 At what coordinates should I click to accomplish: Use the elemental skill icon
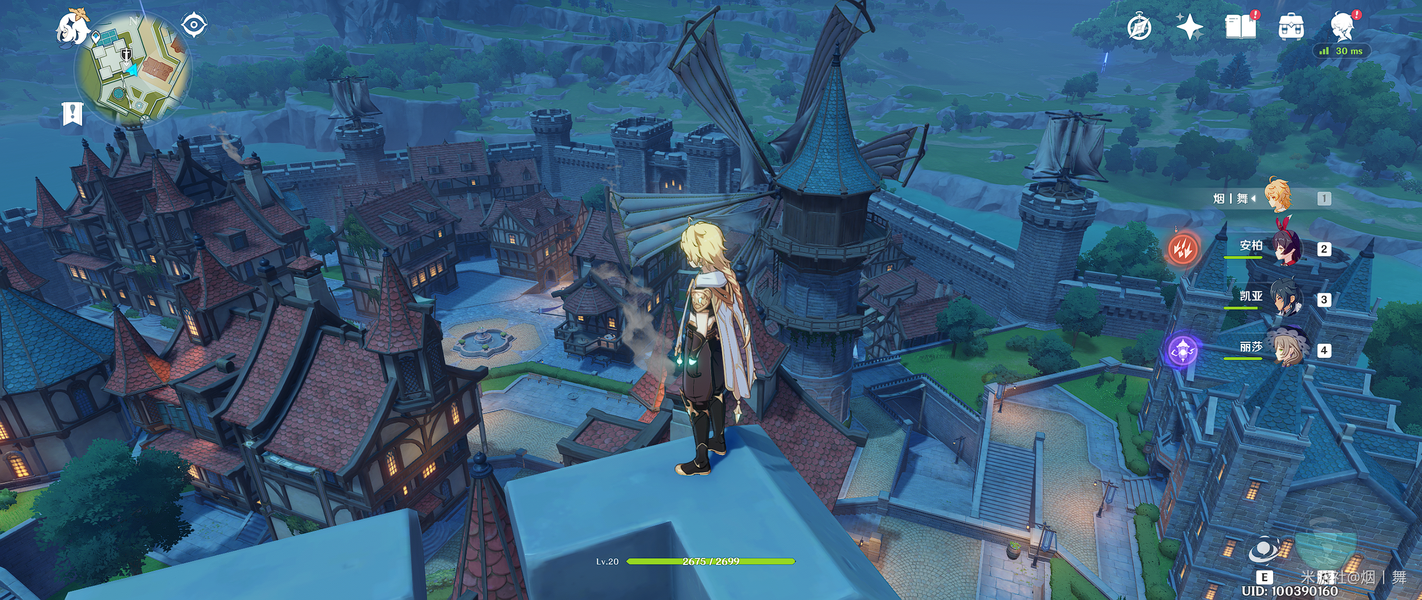tap(1265, 551)
